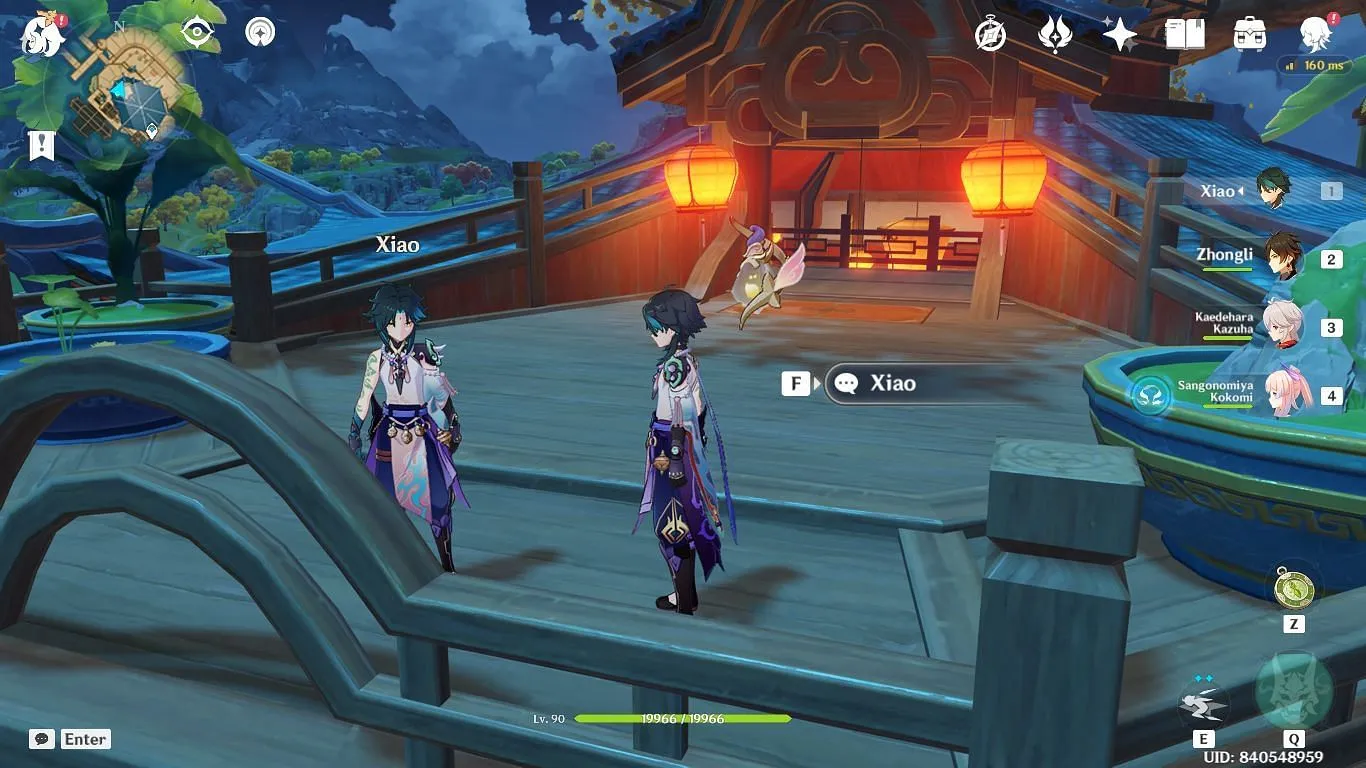
Task: Open the co-op mode icon
Action: pos(260,33)
